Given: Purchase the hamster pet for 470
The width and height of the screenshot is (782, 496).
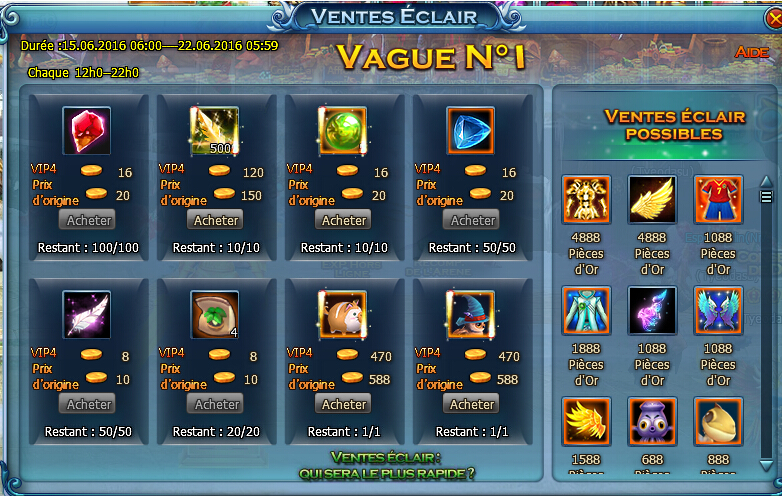Looking at the screenshot, I should coord(344,404).
